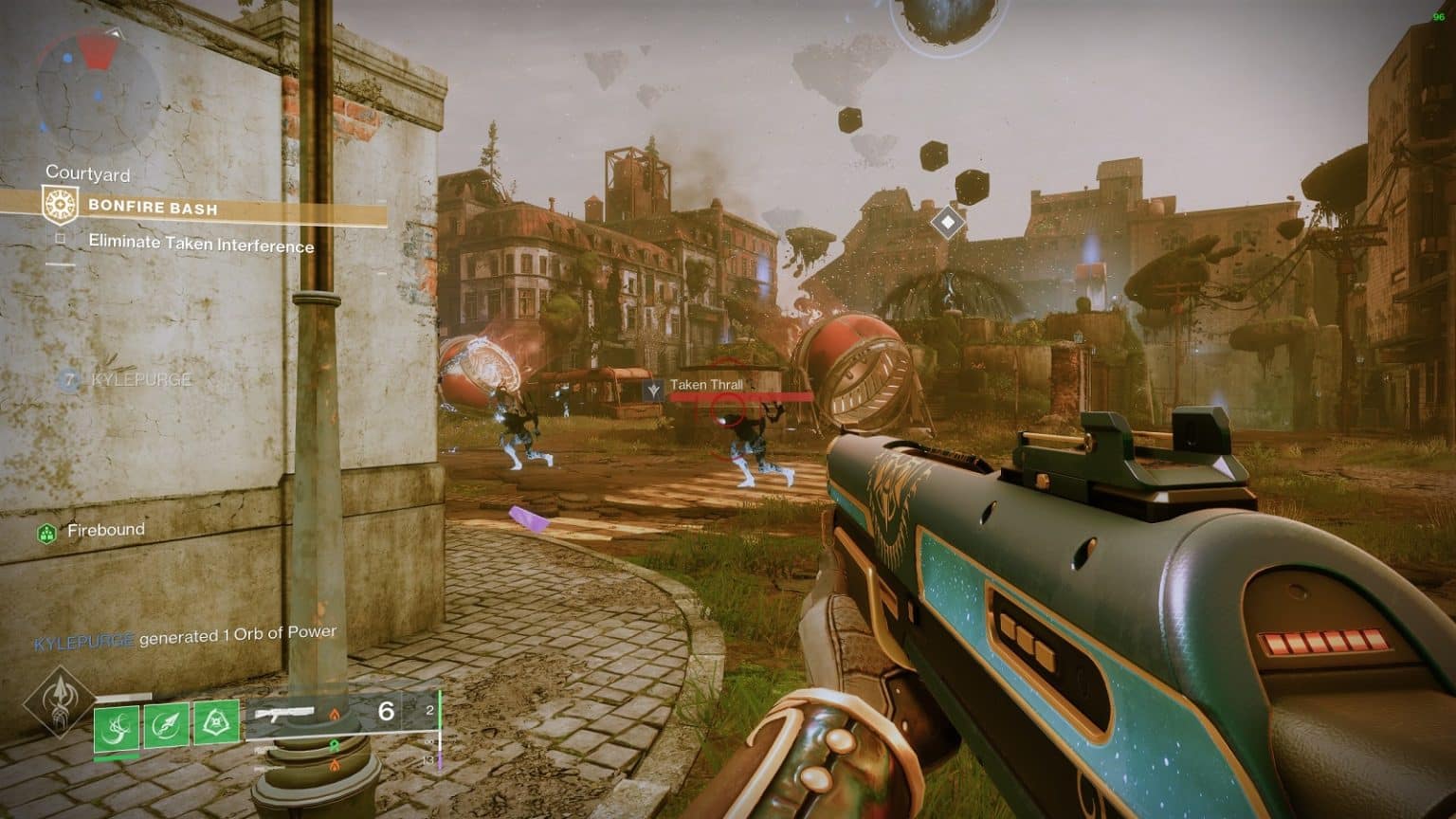Click the Eliminate Taken Interference objective
Image resolution: width=1456 pixels, height=819 pixels.
200,244
